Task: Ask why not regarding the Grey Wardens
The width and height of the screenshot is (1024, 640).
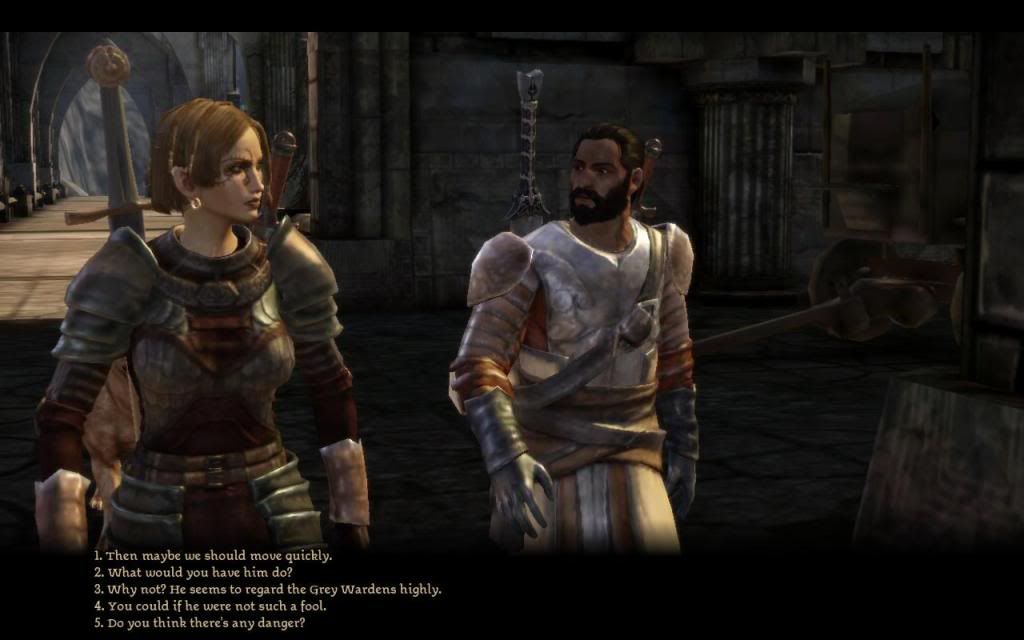Action: point(267,589)
